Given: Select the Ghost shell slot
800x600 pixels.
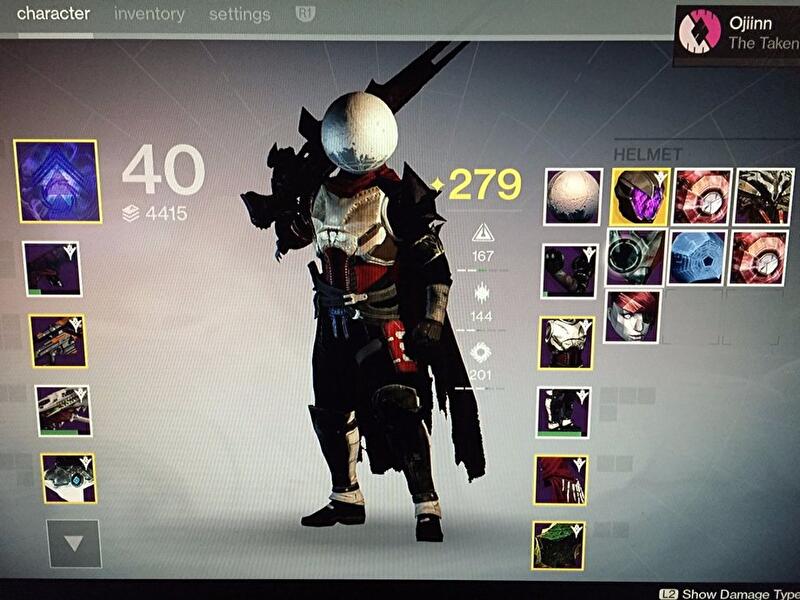Looking at the screenshot, I should tap(69, 478).
